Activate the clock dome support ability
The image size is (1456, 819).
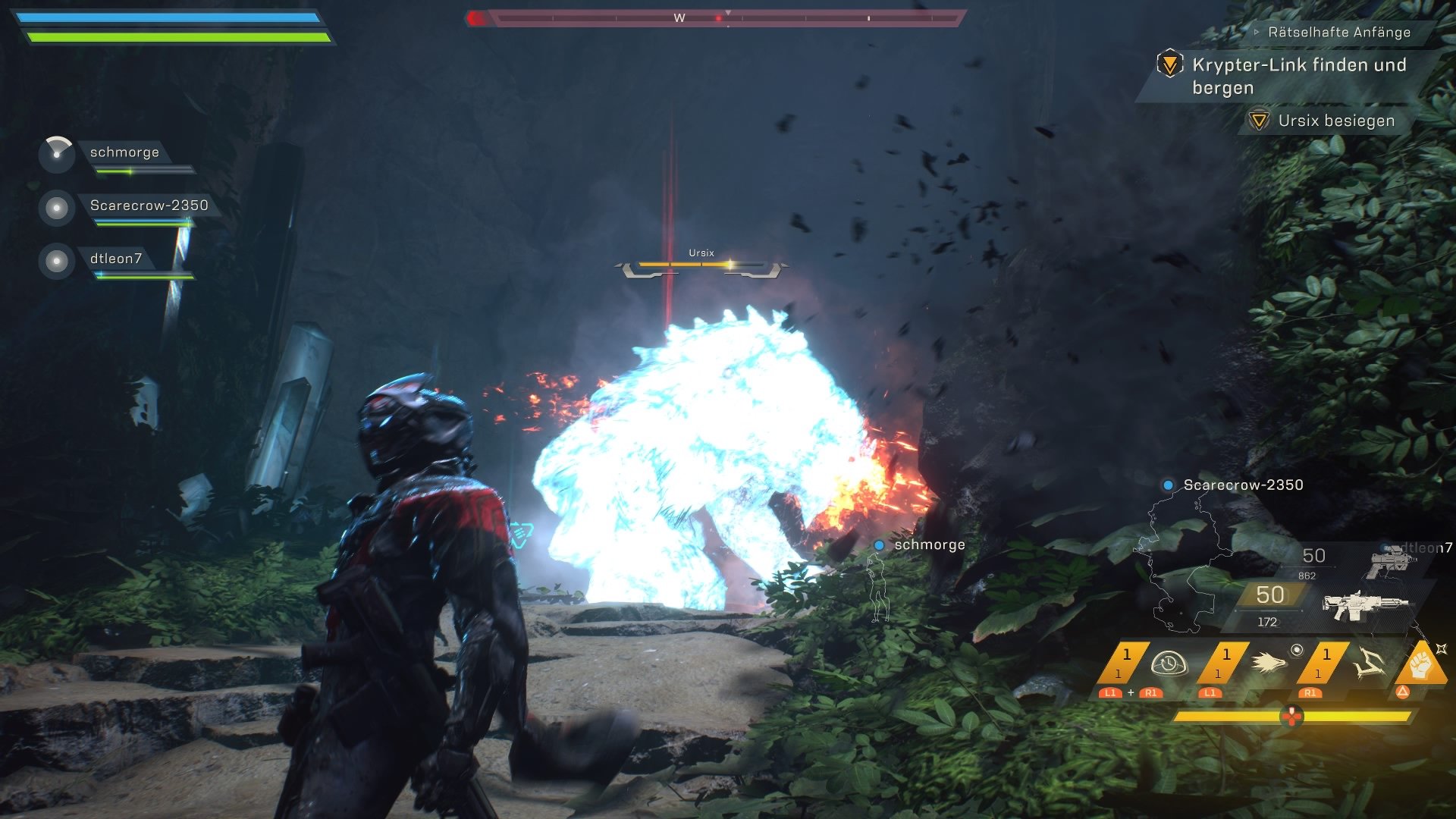click(1169, 664)
